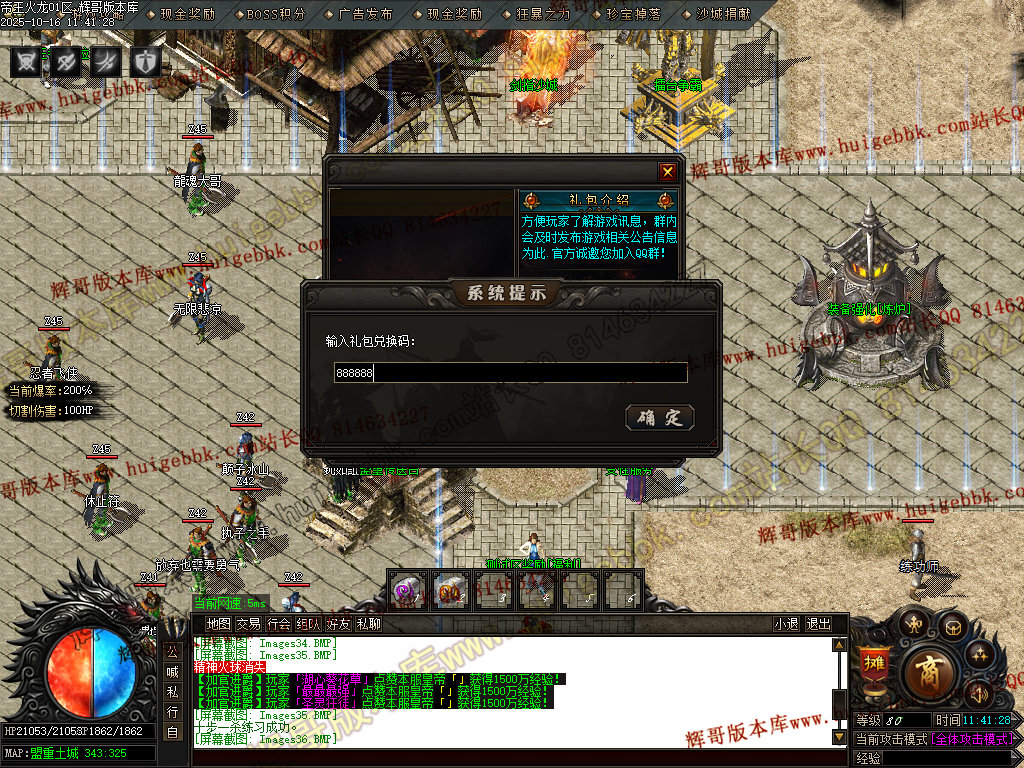Click the 小退 logout button
The image size is (1024, 768).
point(786,624)
